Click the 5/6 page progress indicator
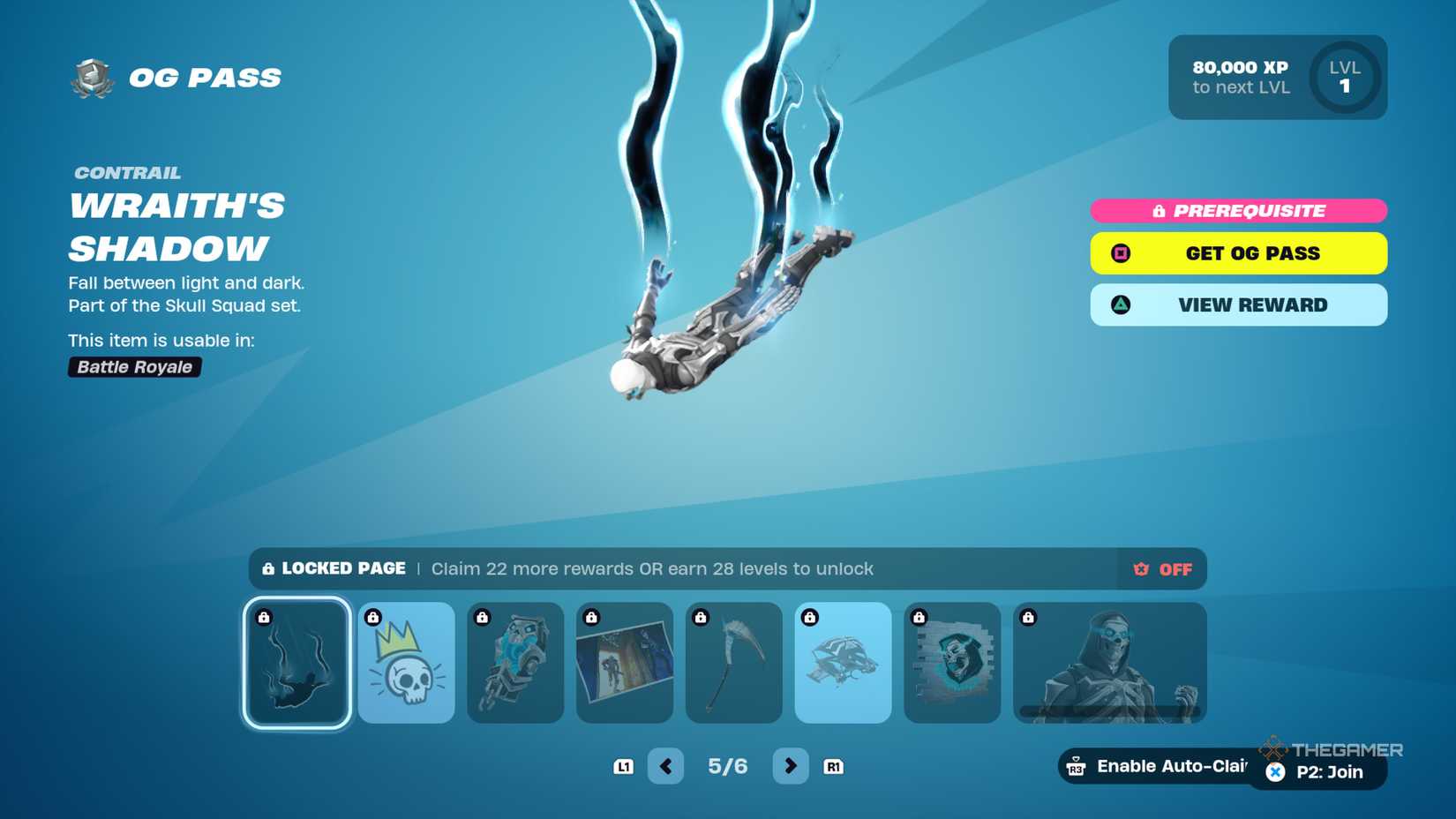 click(728, 766)
